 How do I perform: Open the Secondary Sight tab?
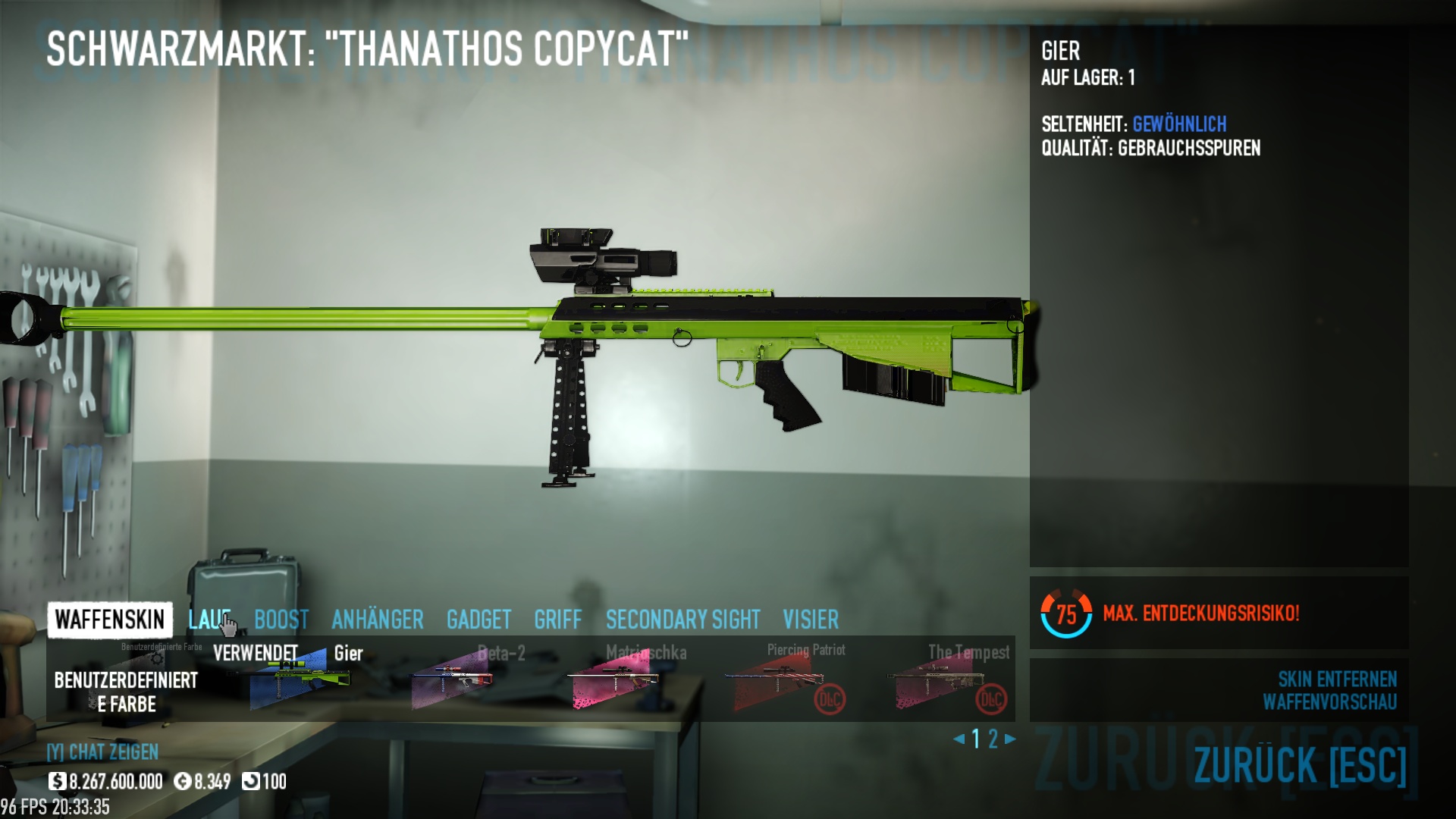682,620
